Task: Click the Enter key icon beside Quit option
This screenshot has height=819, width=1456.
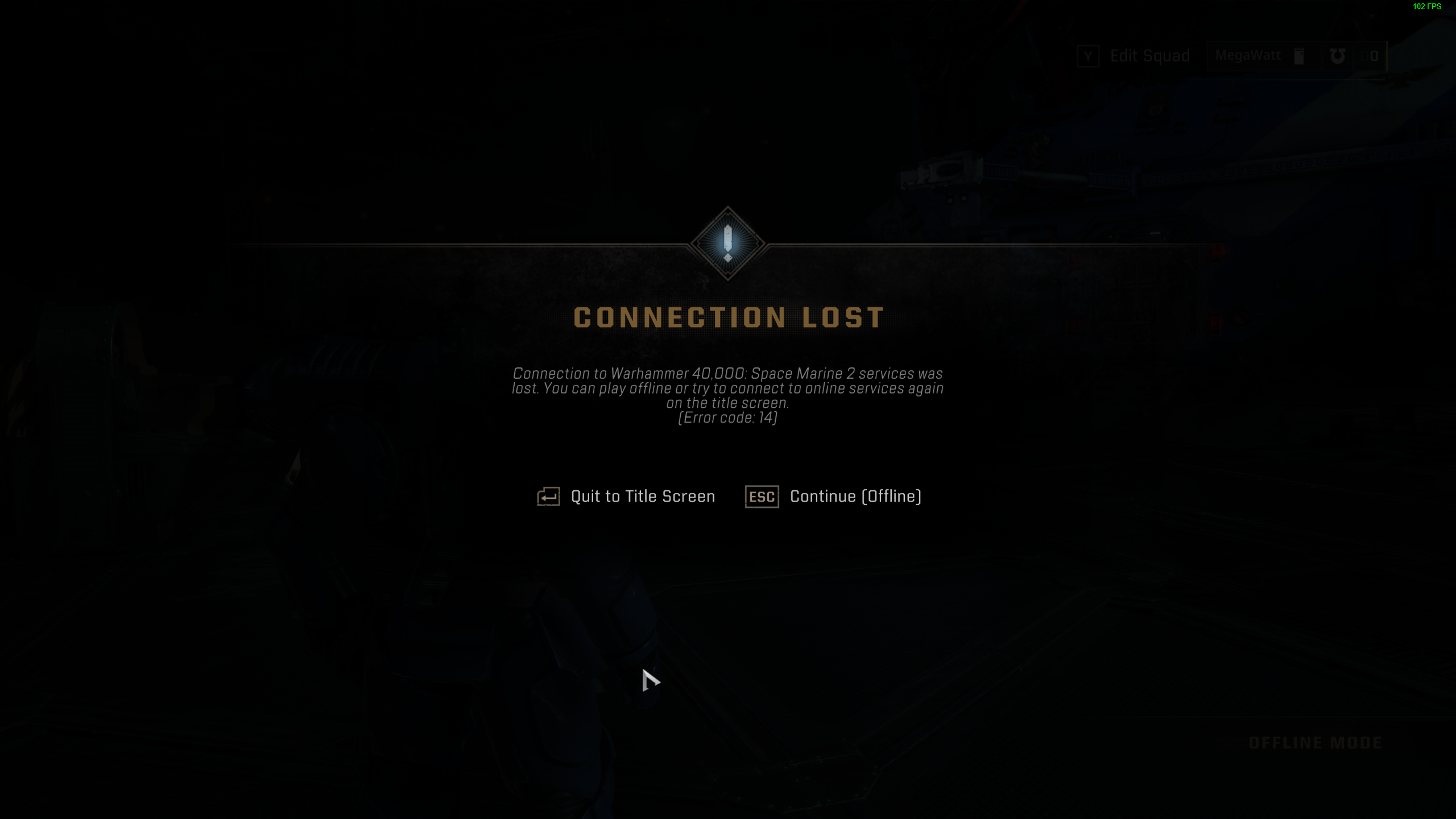Action: (548, 496)
